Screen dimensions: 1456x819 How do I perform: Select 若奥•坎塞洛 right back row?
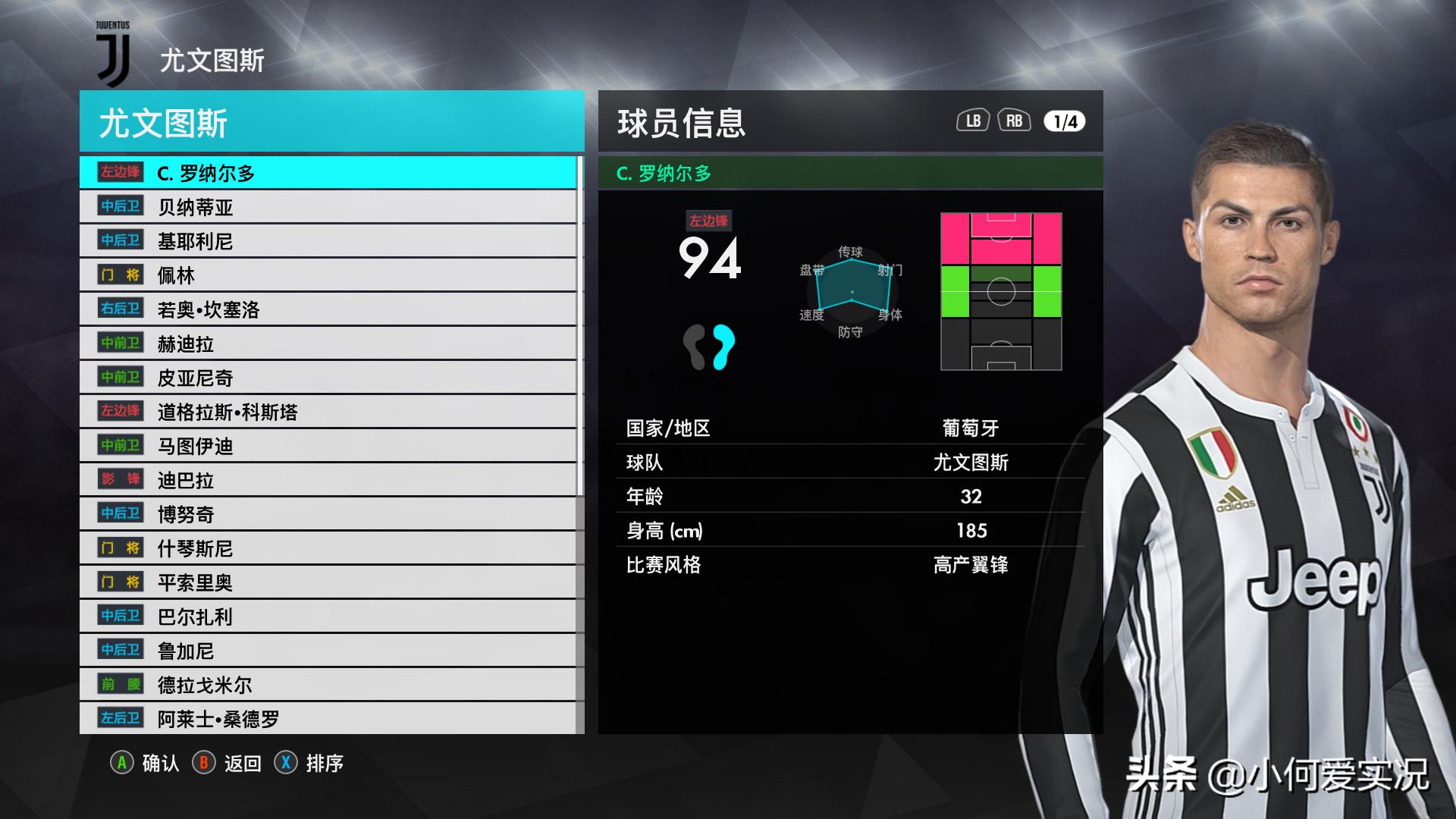328,309
